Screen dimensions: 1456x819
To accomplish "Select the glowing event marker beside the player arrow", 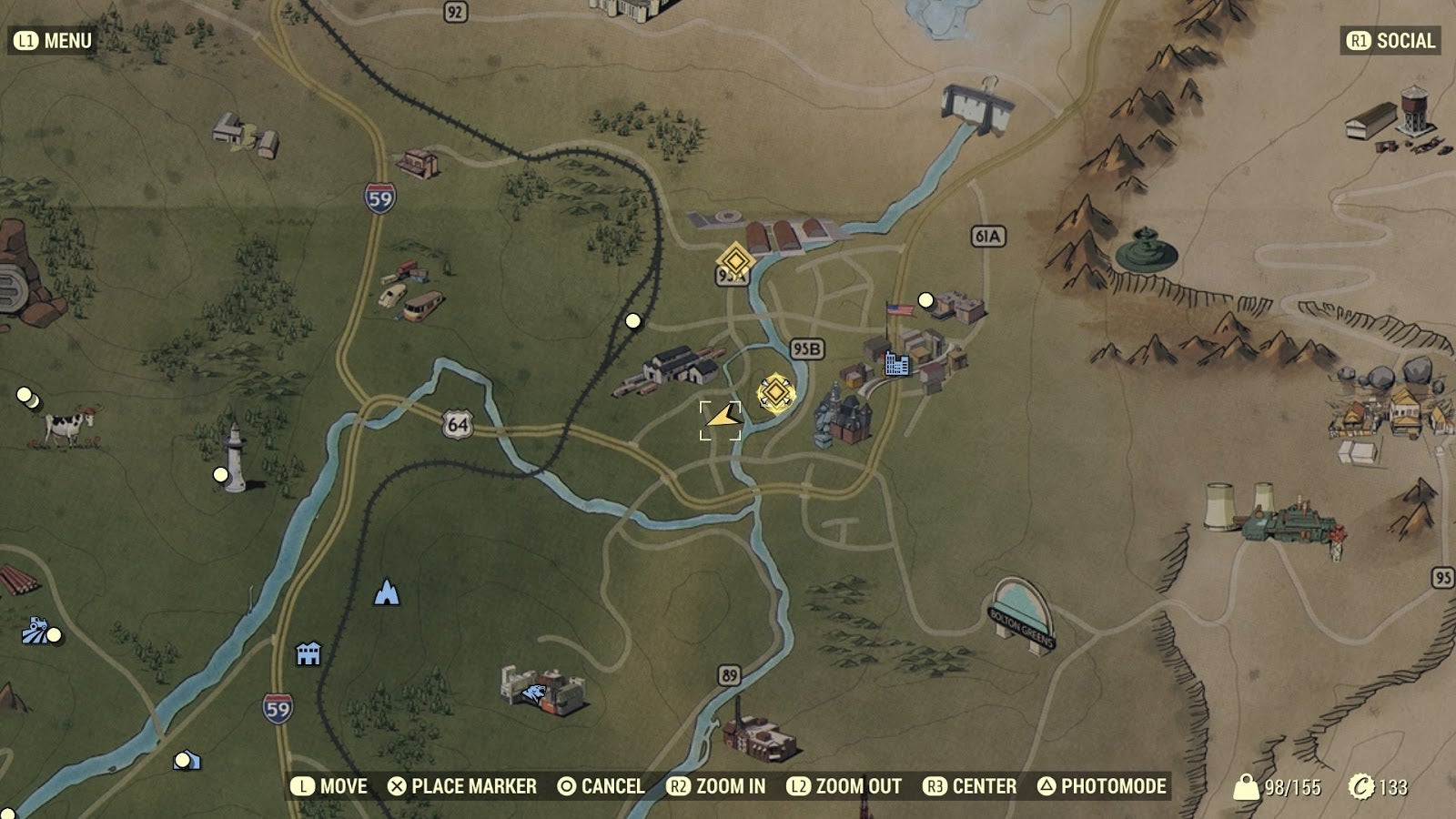I will (775, 390).
